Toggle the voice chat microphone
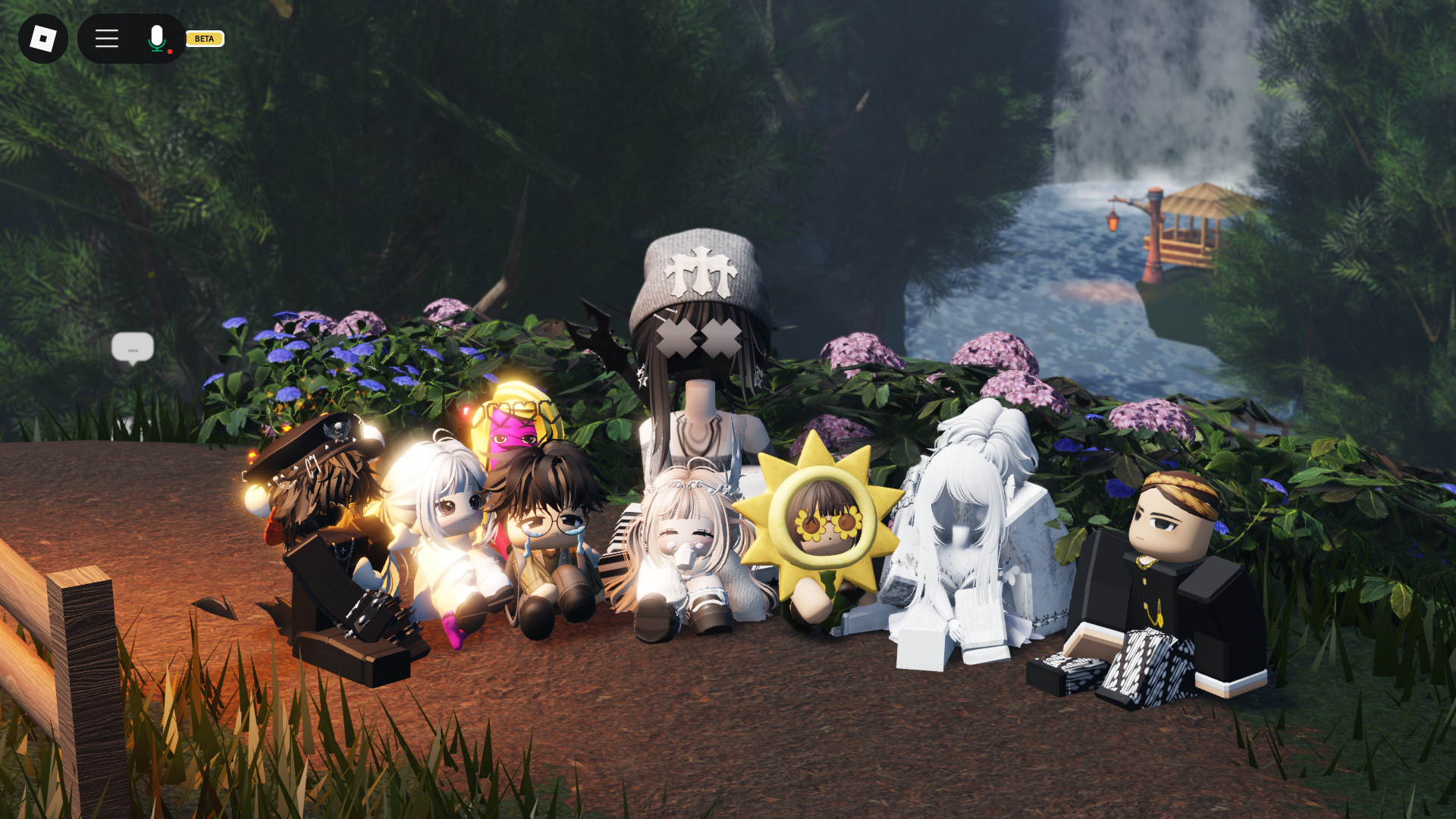 157,39
